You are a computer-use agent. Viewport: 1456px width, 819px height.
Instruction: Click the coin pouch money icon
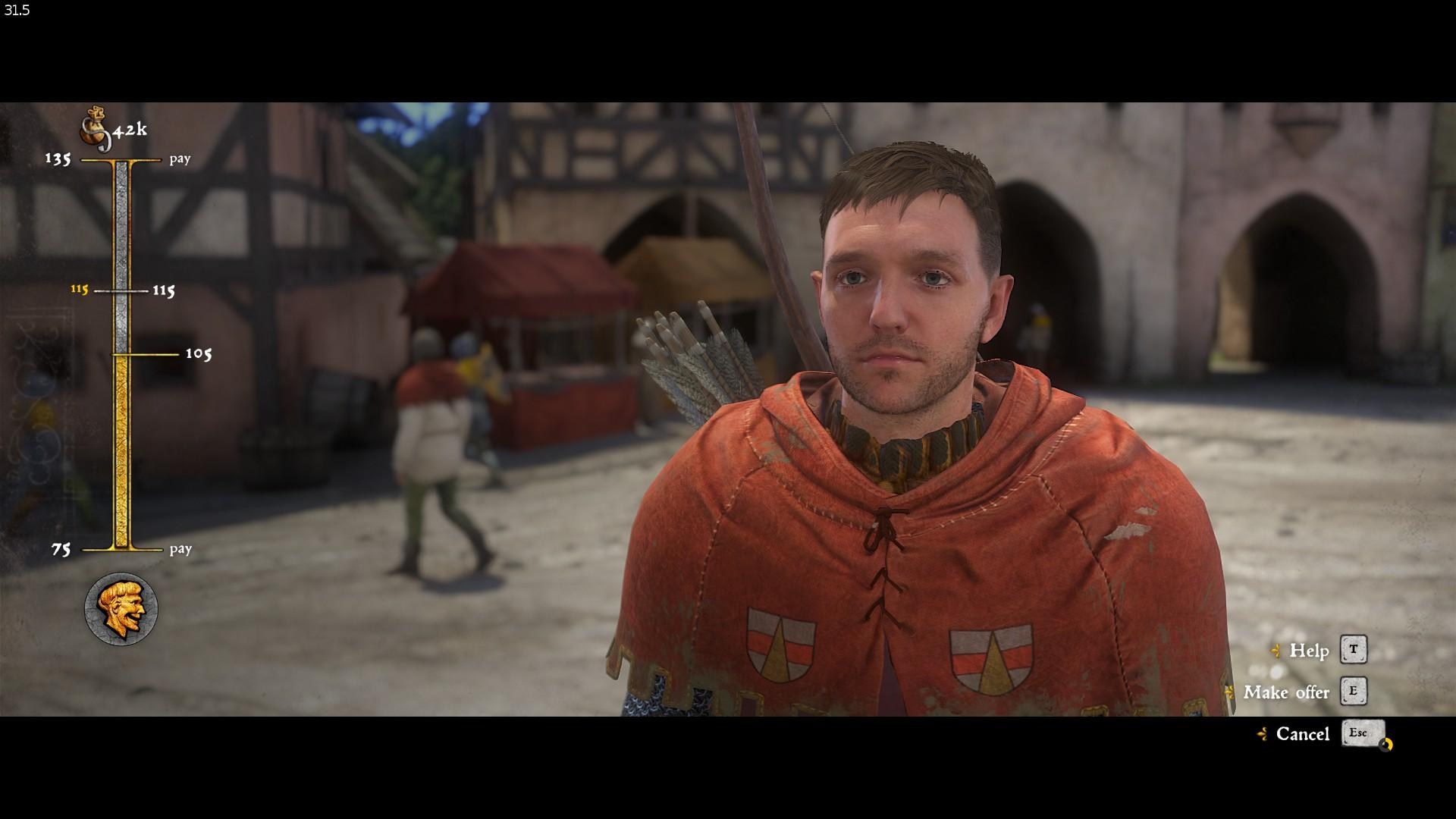click(96, 129)
